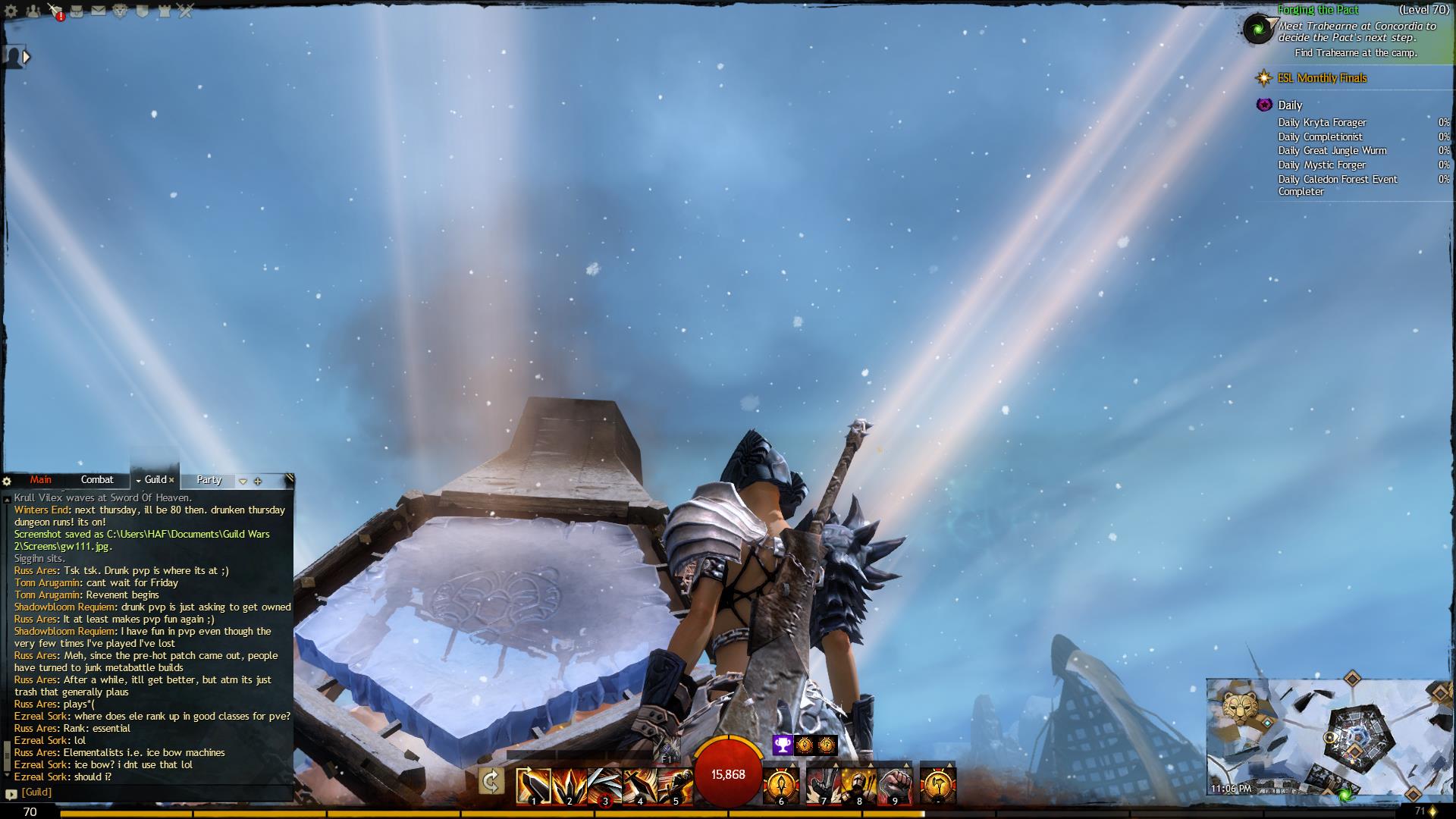Switch to the Combat chat tab
The height and width of the screenshot is (819, 1456).
(97, 480)
